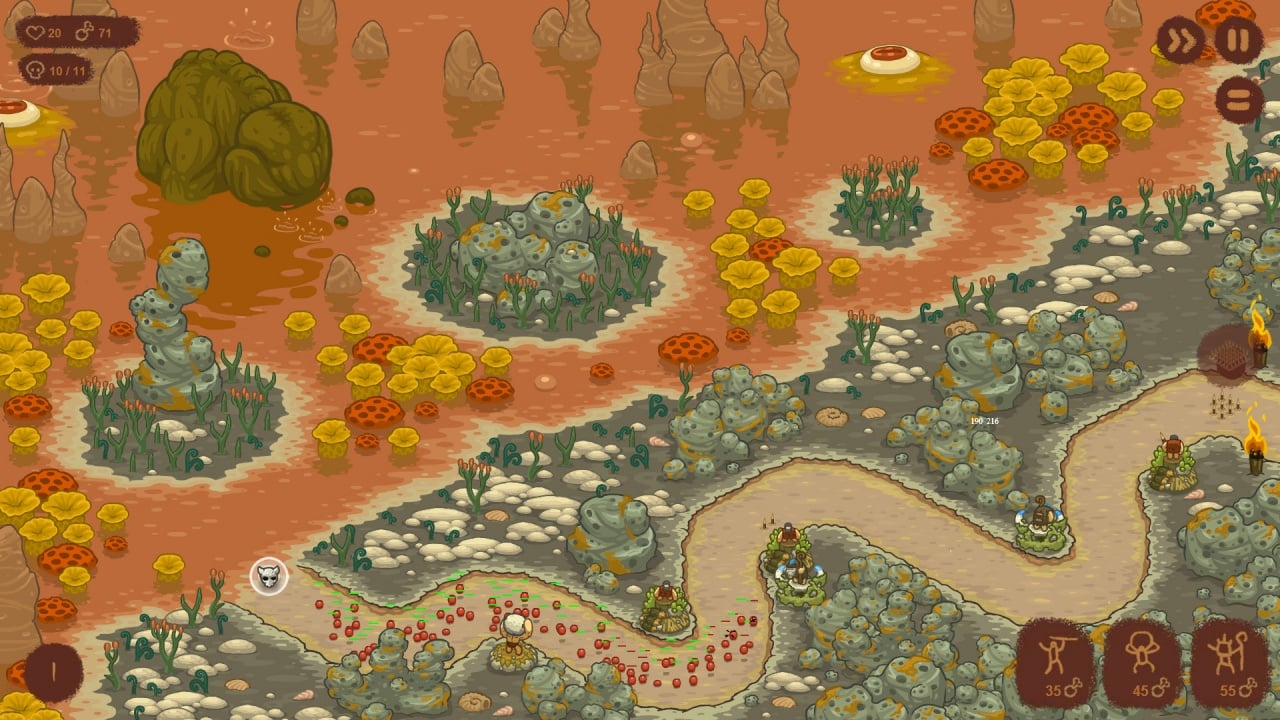Activate the round button with single stroke
The image size is (1280, 720).
point(54,671)
